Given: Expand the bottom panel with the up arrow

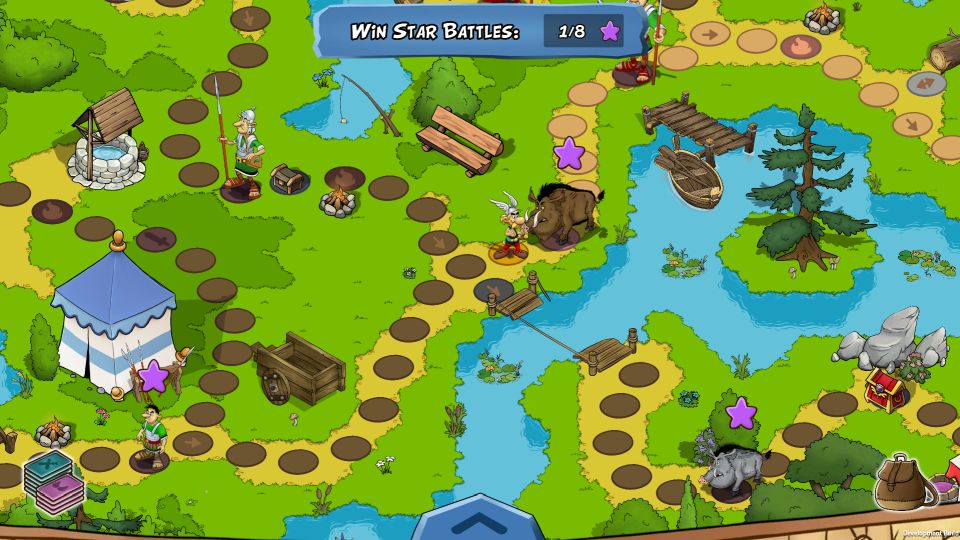Looking at the screenshot, I should coord(478,519).
